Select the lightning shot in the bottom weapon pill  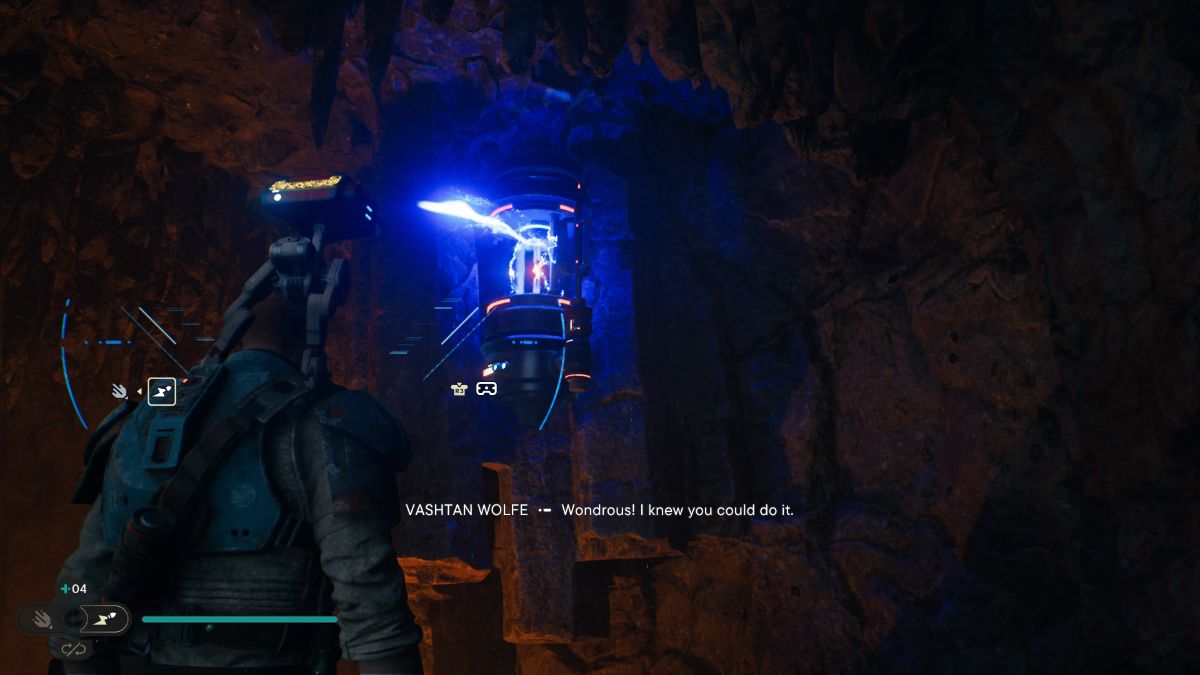[x=104, y=620]
